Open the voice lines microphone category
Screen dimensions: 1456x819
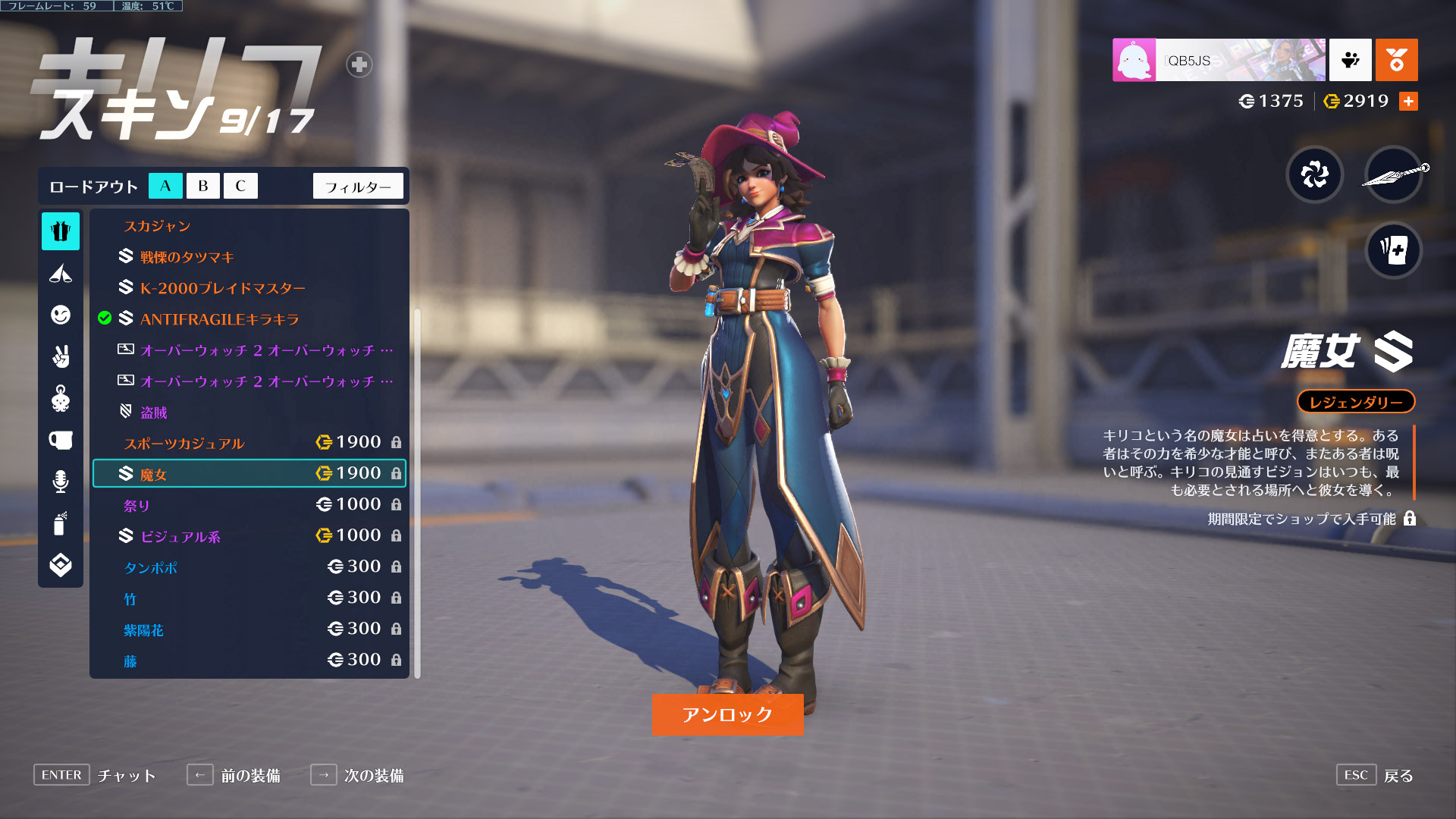click(x=61, y=482)
